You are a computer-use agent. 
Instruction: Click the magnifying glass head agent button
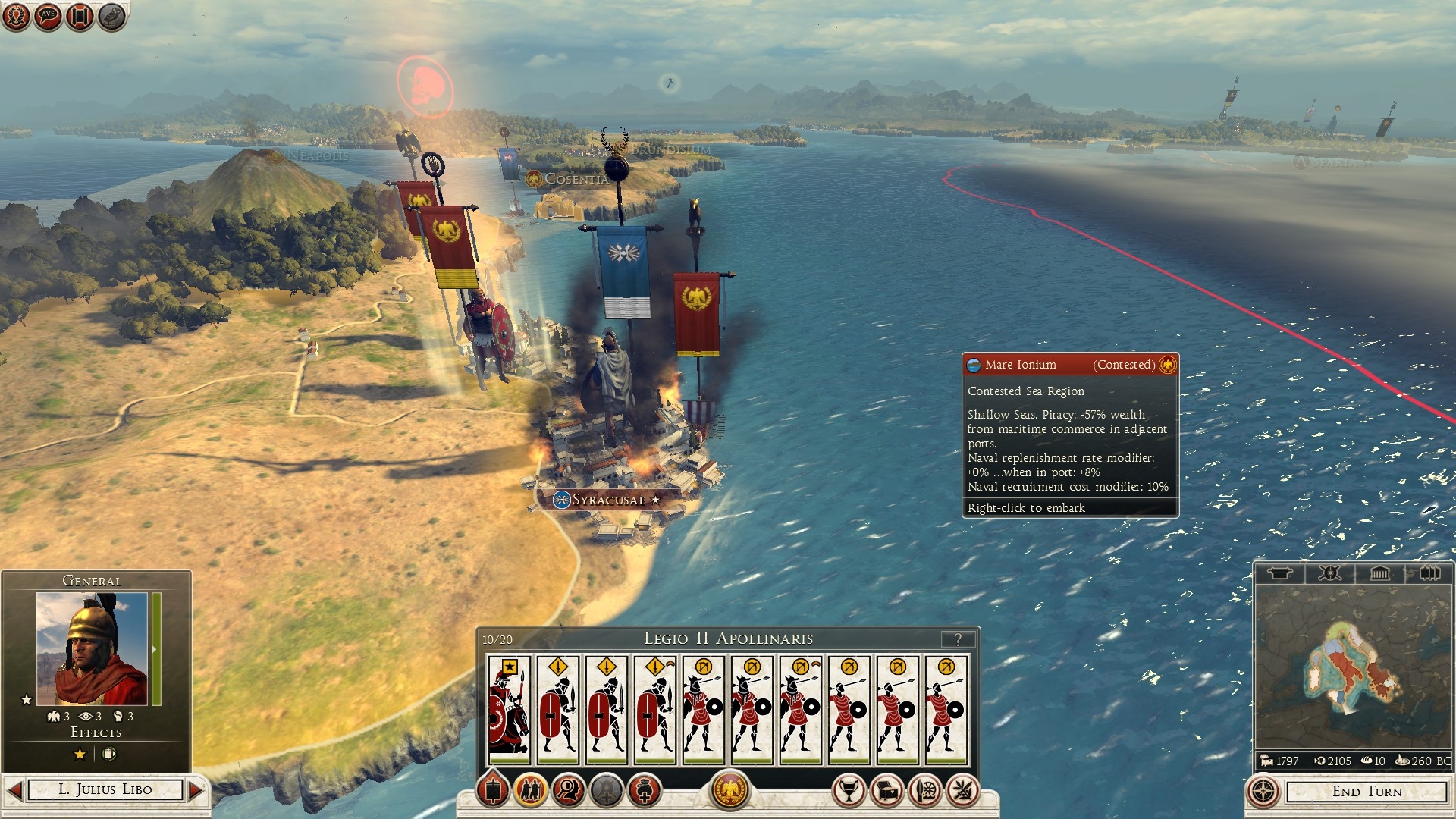569,791
